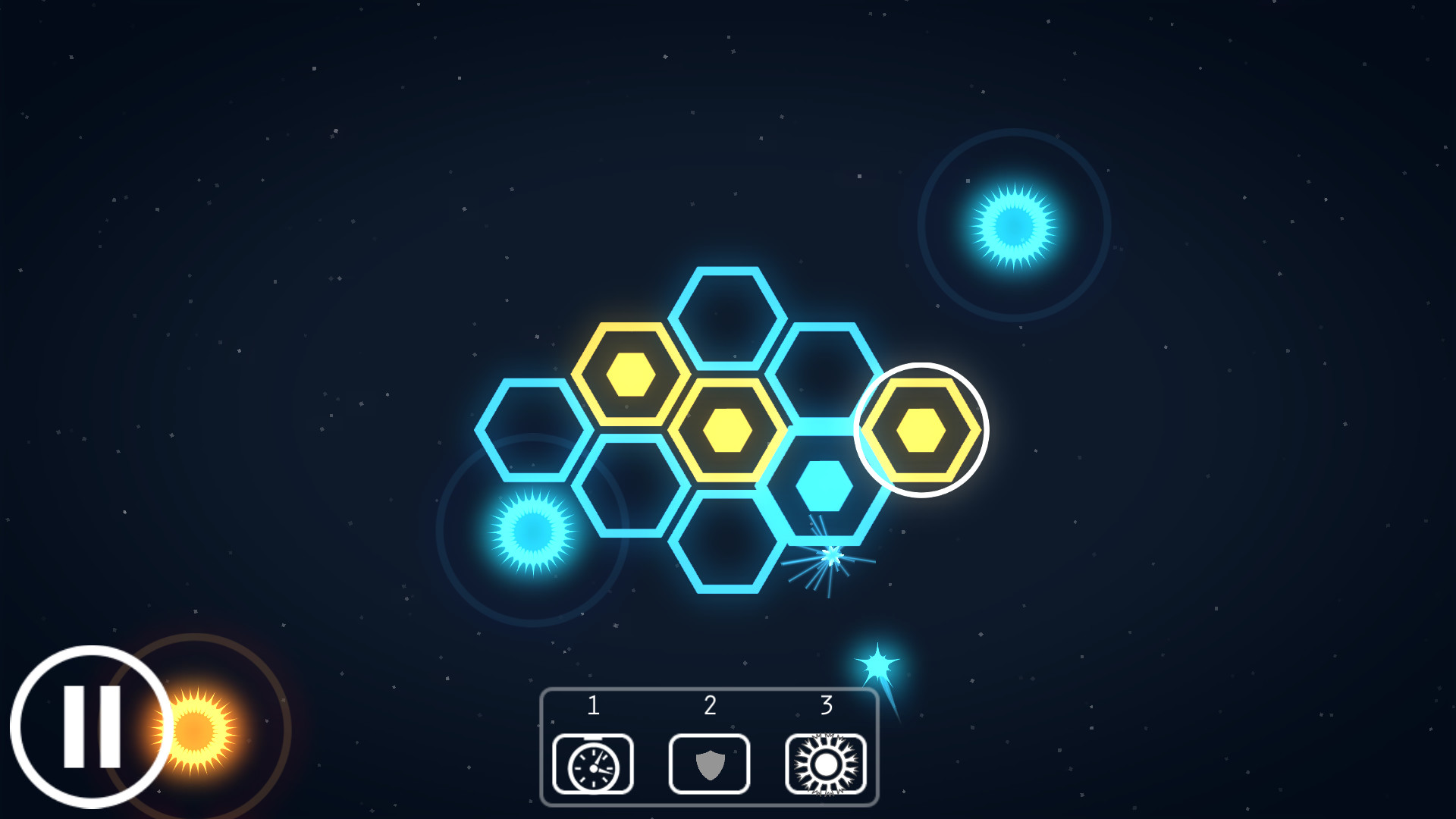Click the top yellow hexagon cell
The height and width of the screenshot is (819, 1456).
(632, 371)
